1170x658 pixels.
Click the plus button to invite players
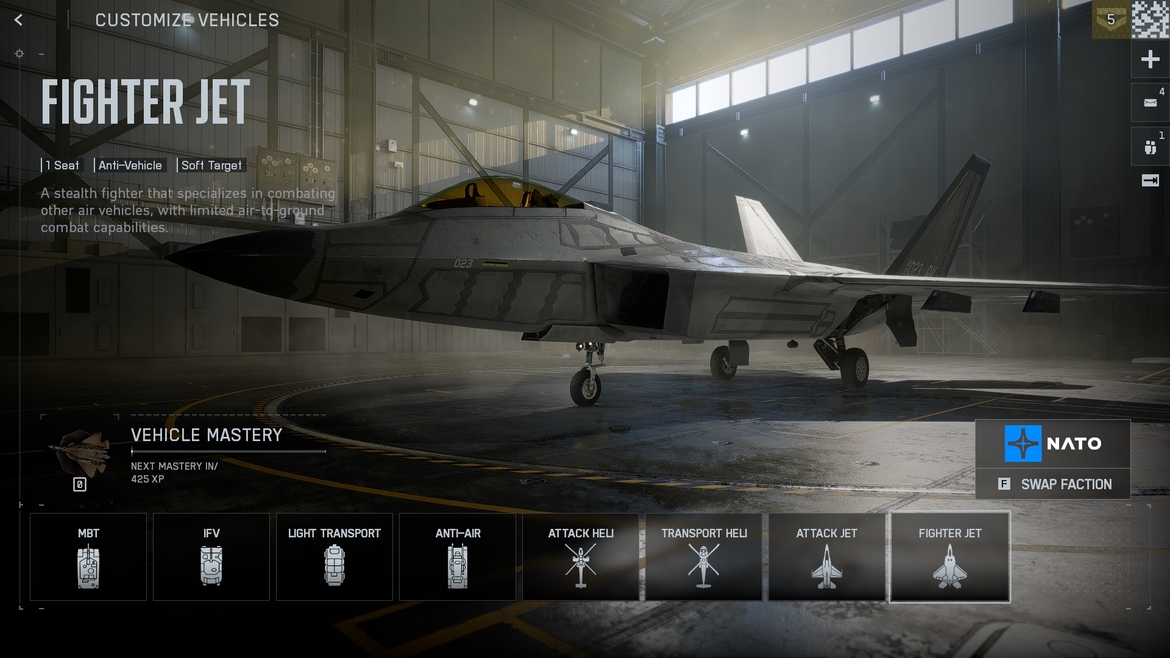pos(1150,60)
